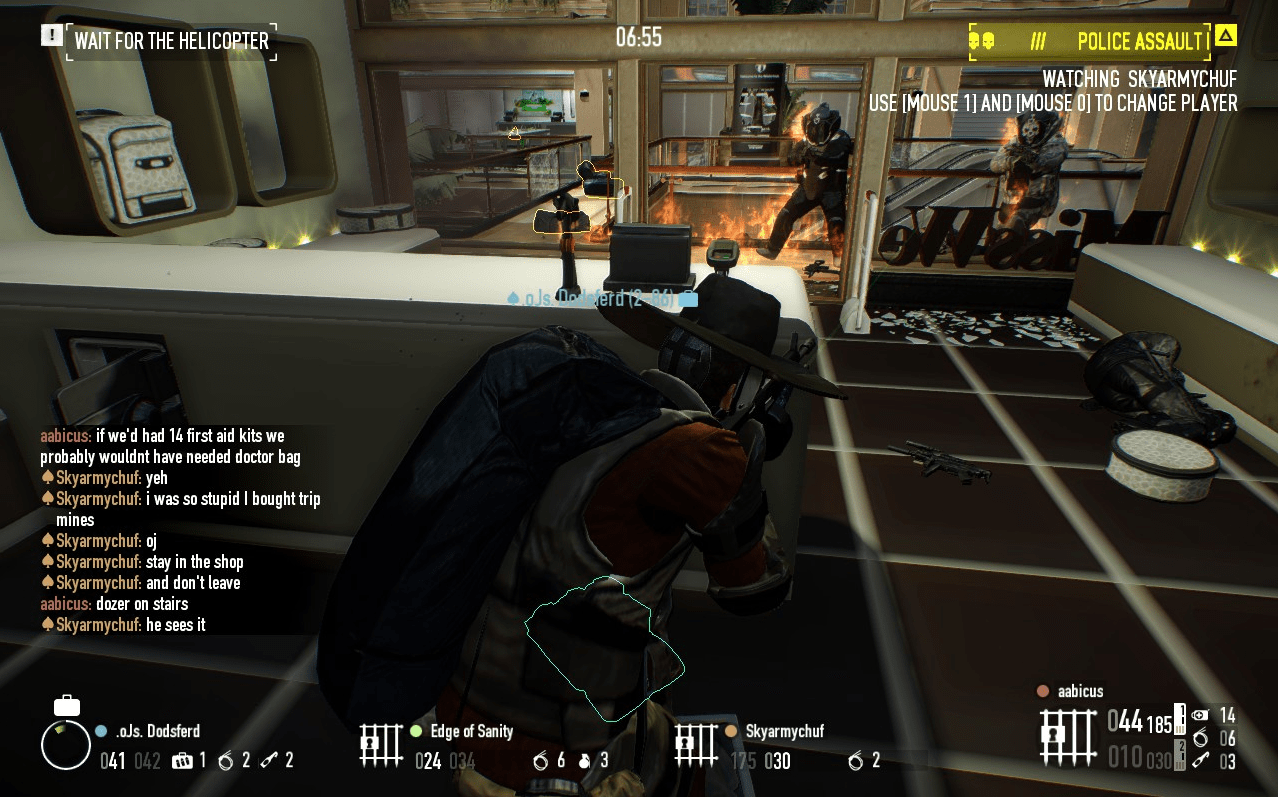Select .oJs. Dodsferd's player panel name
Image resolution: width=1278 pixels, height=797 pixels.
point(157,731)
